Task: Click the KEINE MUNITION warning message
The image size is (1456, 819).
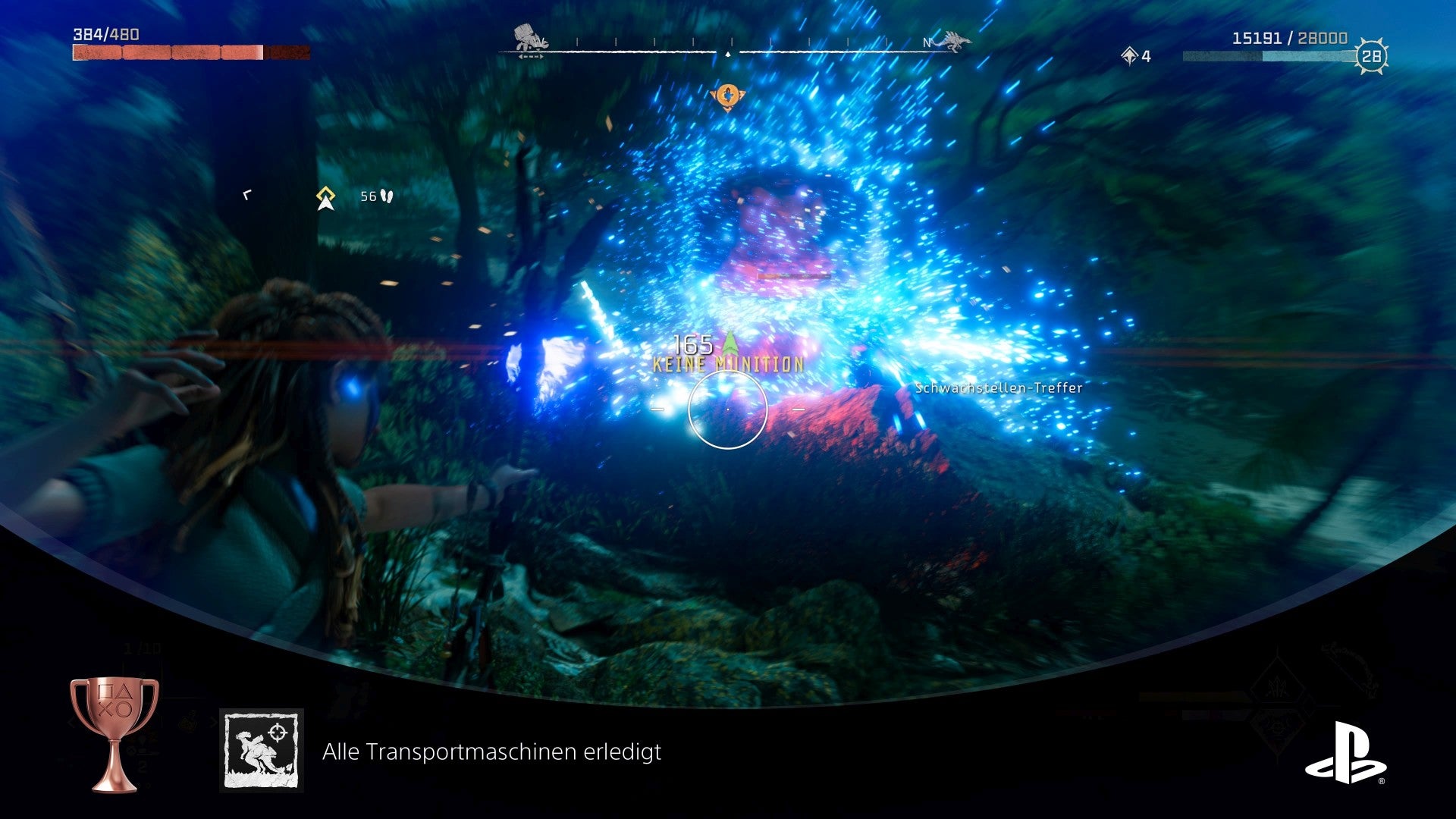Action: click(728, 364)
